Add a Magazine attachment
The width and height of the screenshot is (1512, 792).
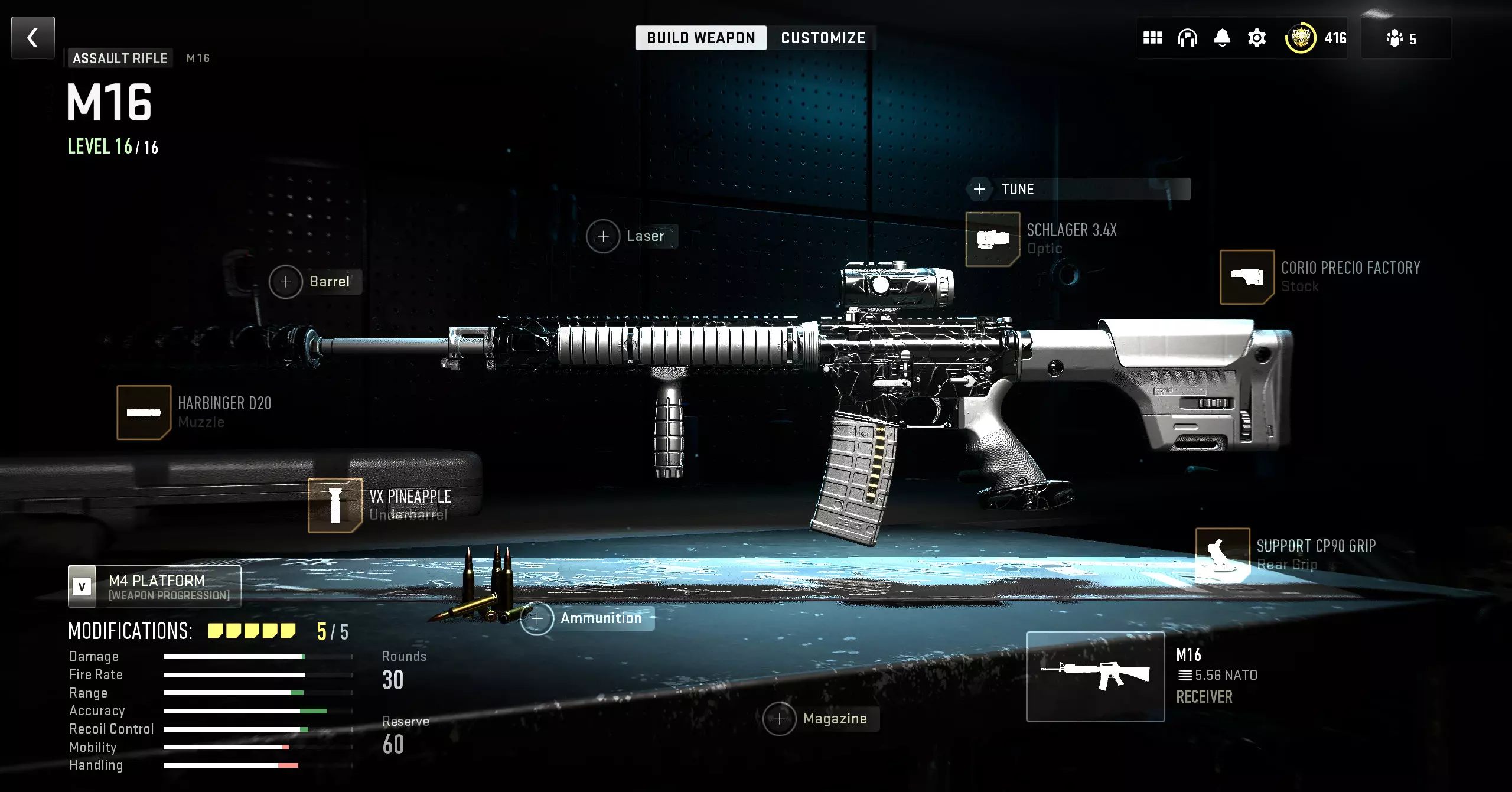pyautogui.click(x=780, y=719)
